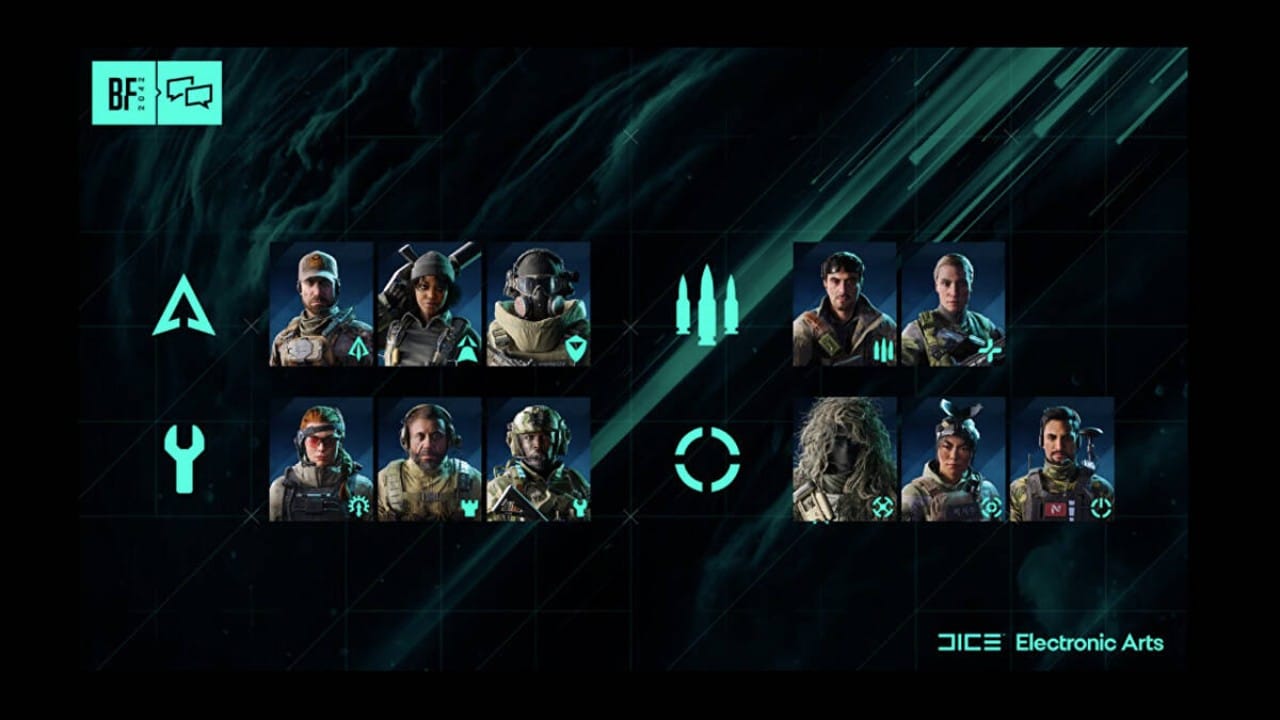Select the Assault class arrow icon

[183, 307]
